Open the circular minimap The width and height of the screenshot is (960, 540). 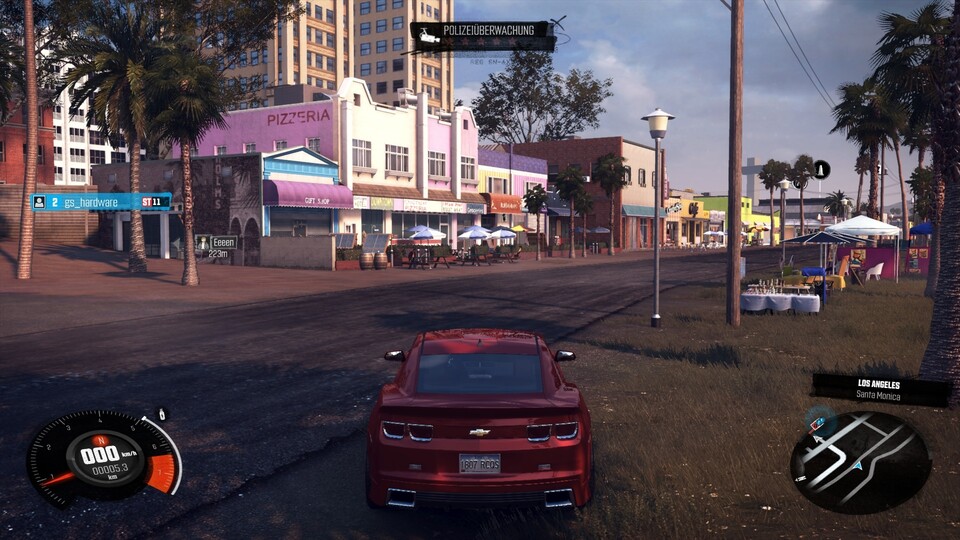point(860,462)
